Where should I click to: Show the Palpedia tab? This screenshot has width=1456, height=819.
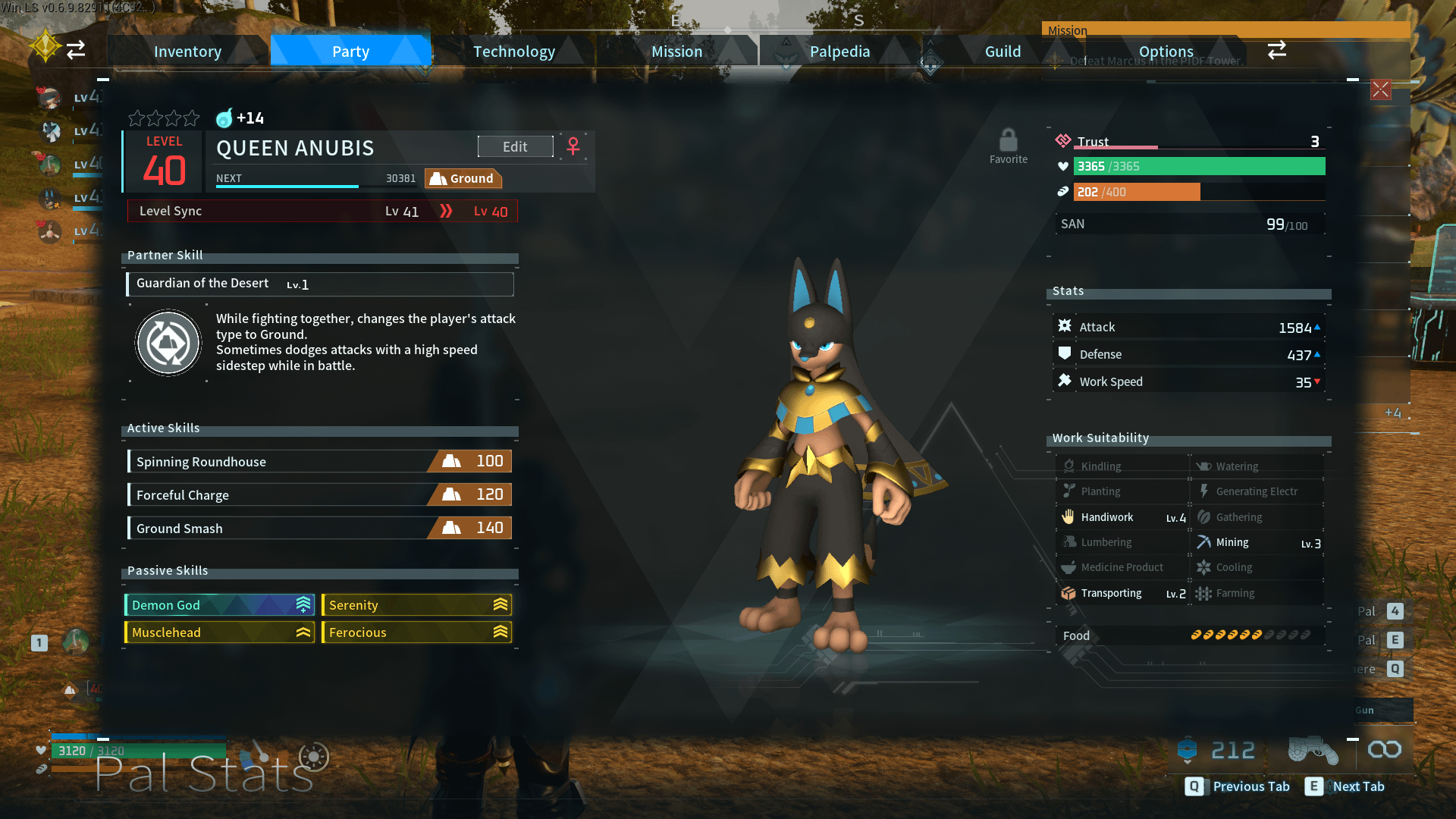click(x=839, y=52)
